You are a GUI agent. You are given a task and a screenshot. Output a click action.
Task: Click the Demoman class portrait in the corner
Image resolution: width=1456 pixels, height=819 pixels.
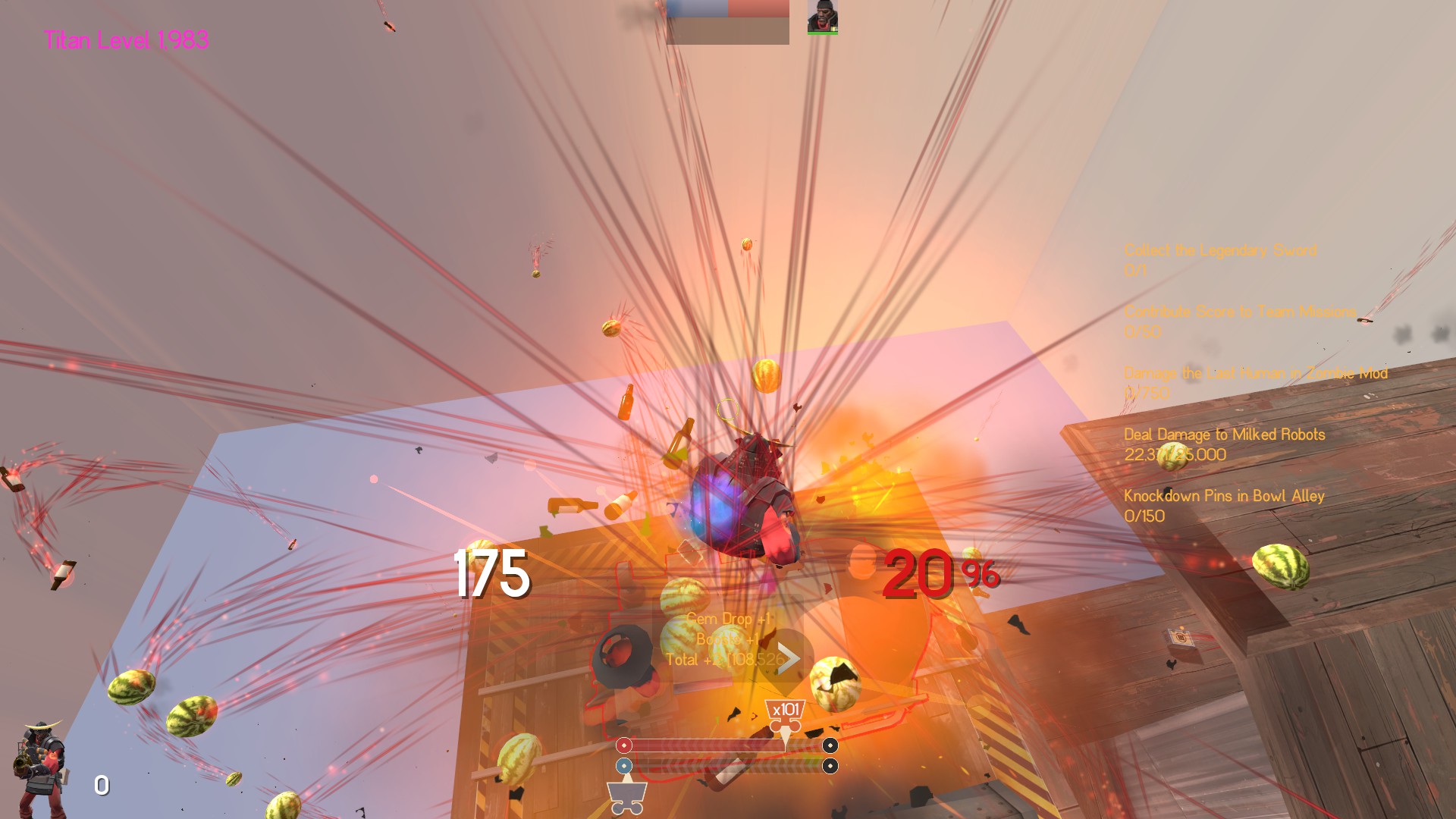(x=40, y=767)
